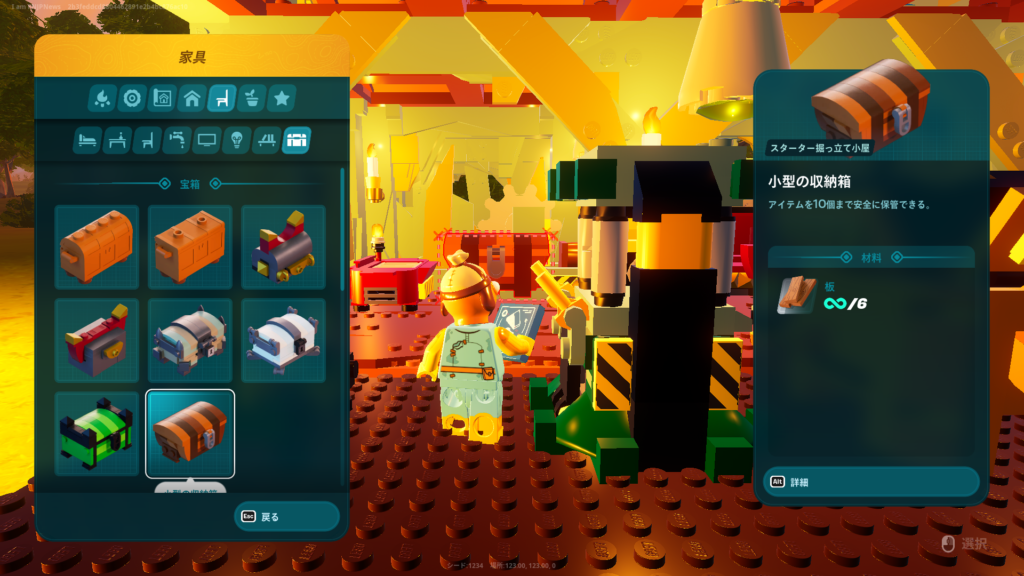Viewport: 1024px width, 576px height.
Task: Choose the light bulb subcategory
Action: click(x=237, y=140)
